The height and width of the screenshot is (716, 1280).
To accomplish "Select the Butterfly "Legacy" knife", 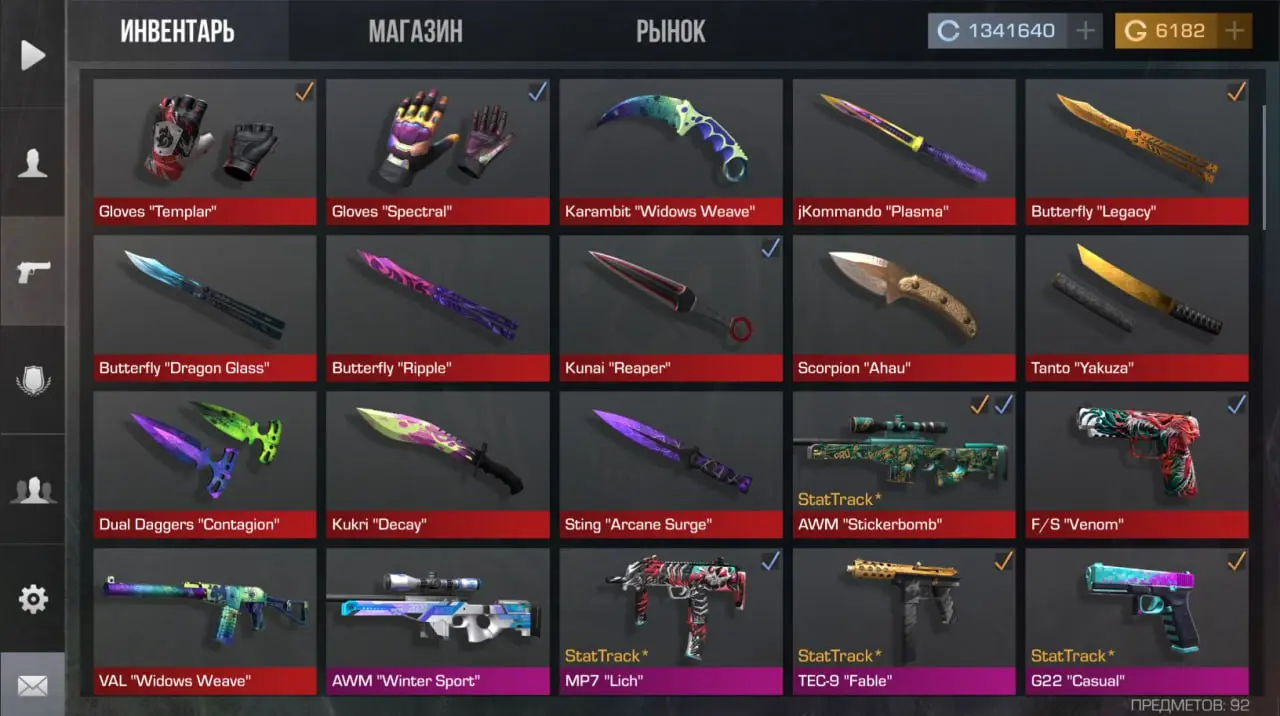I will pos(1137,152).
